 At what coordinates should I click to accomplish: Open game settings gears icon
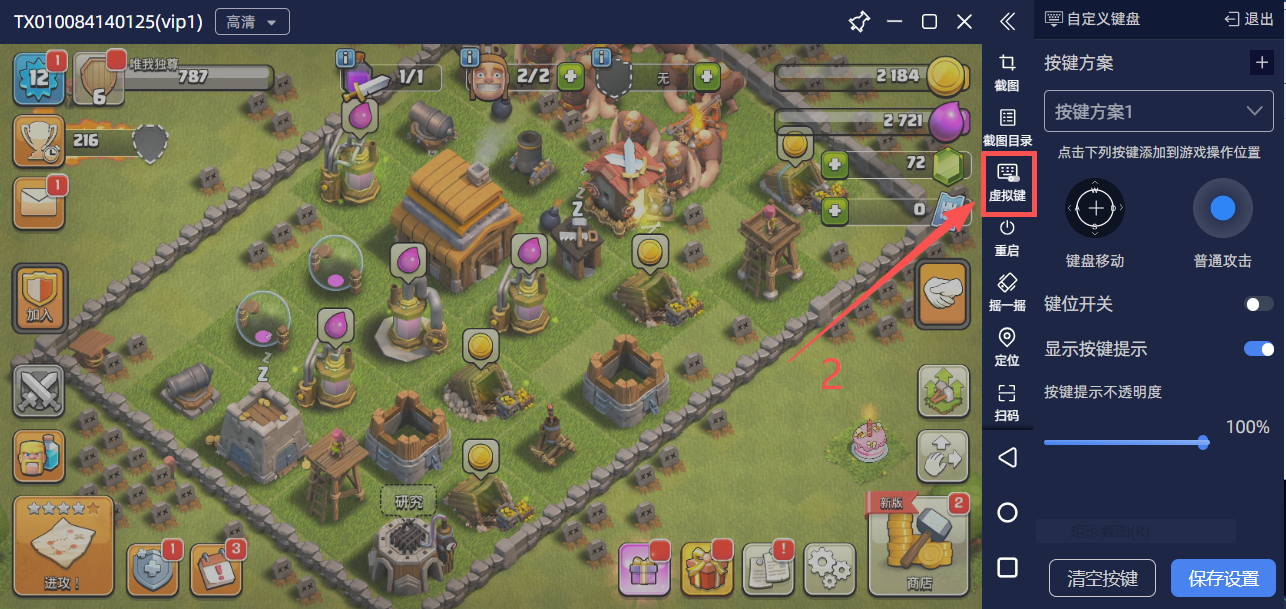coord(829,568)
